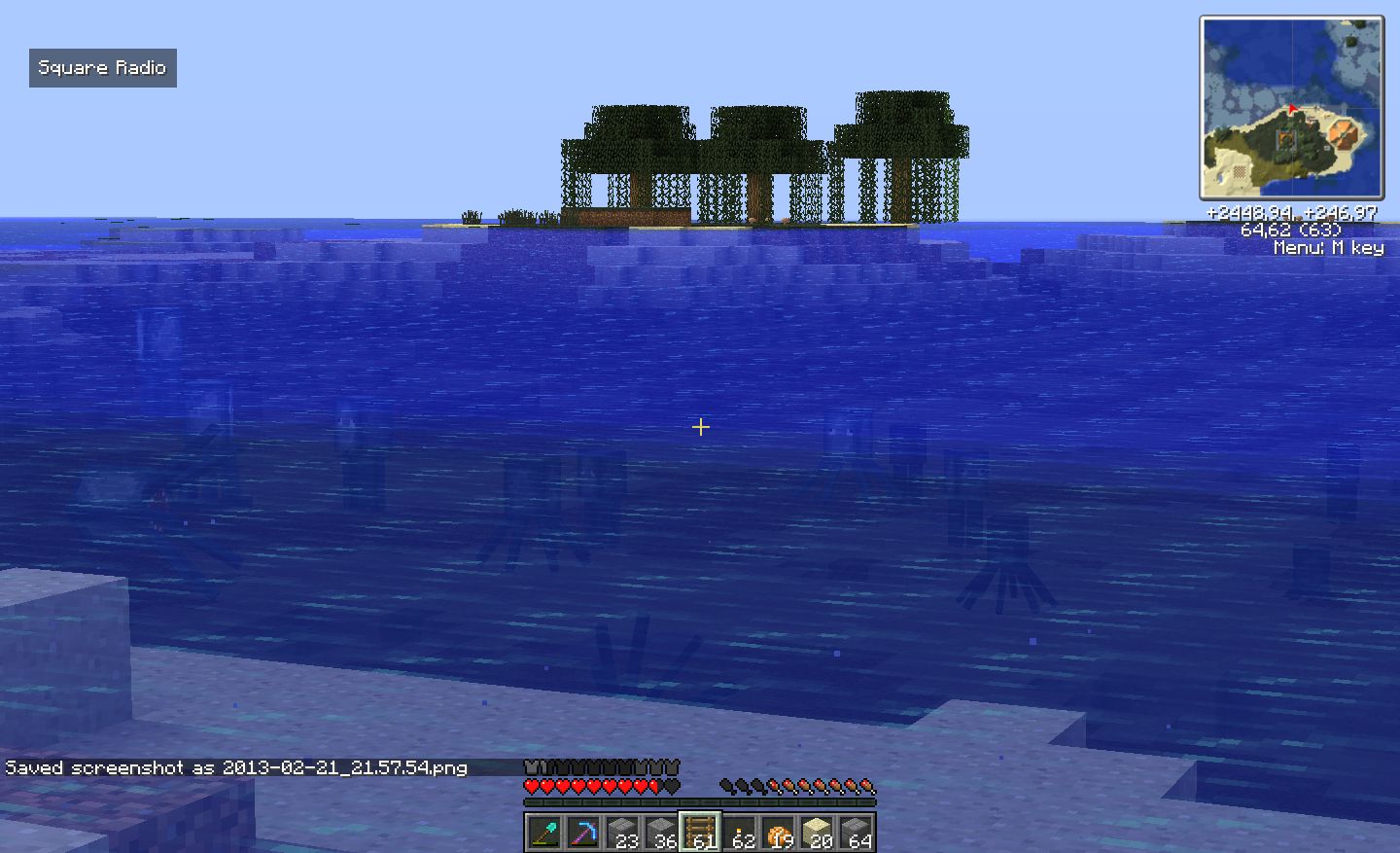This screenshot has height=853, width=1400.
Task: Select the stack of 64 stone slabs
Action: click(x=856, y=833)
